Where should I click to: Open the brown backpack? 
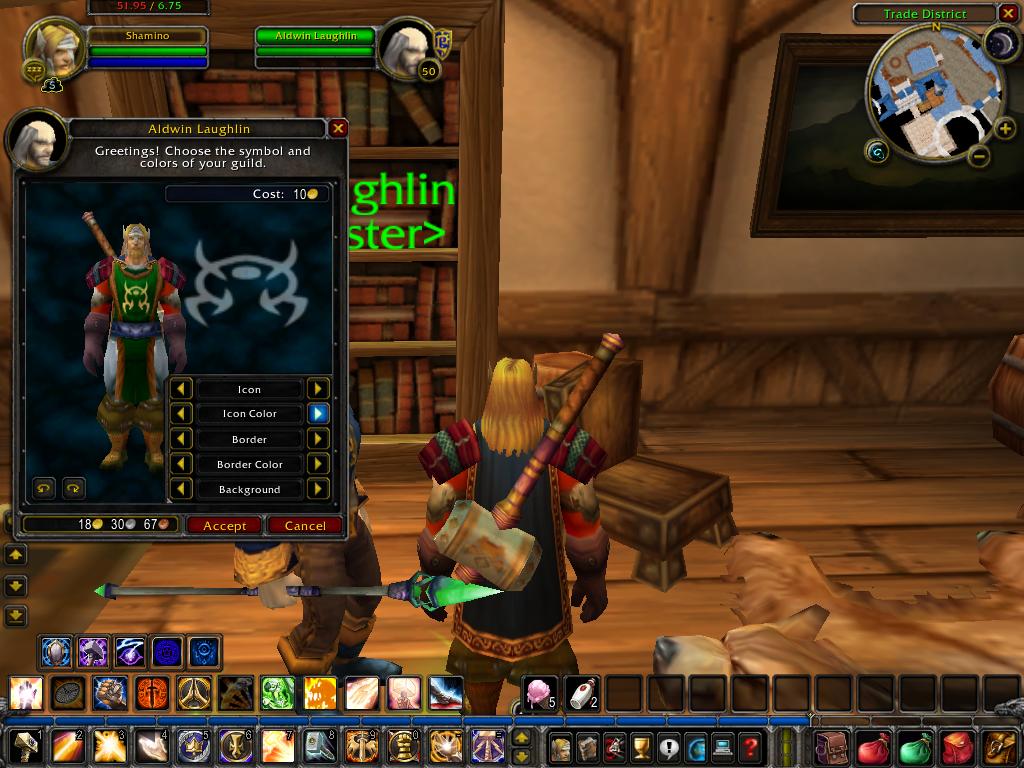831,747
